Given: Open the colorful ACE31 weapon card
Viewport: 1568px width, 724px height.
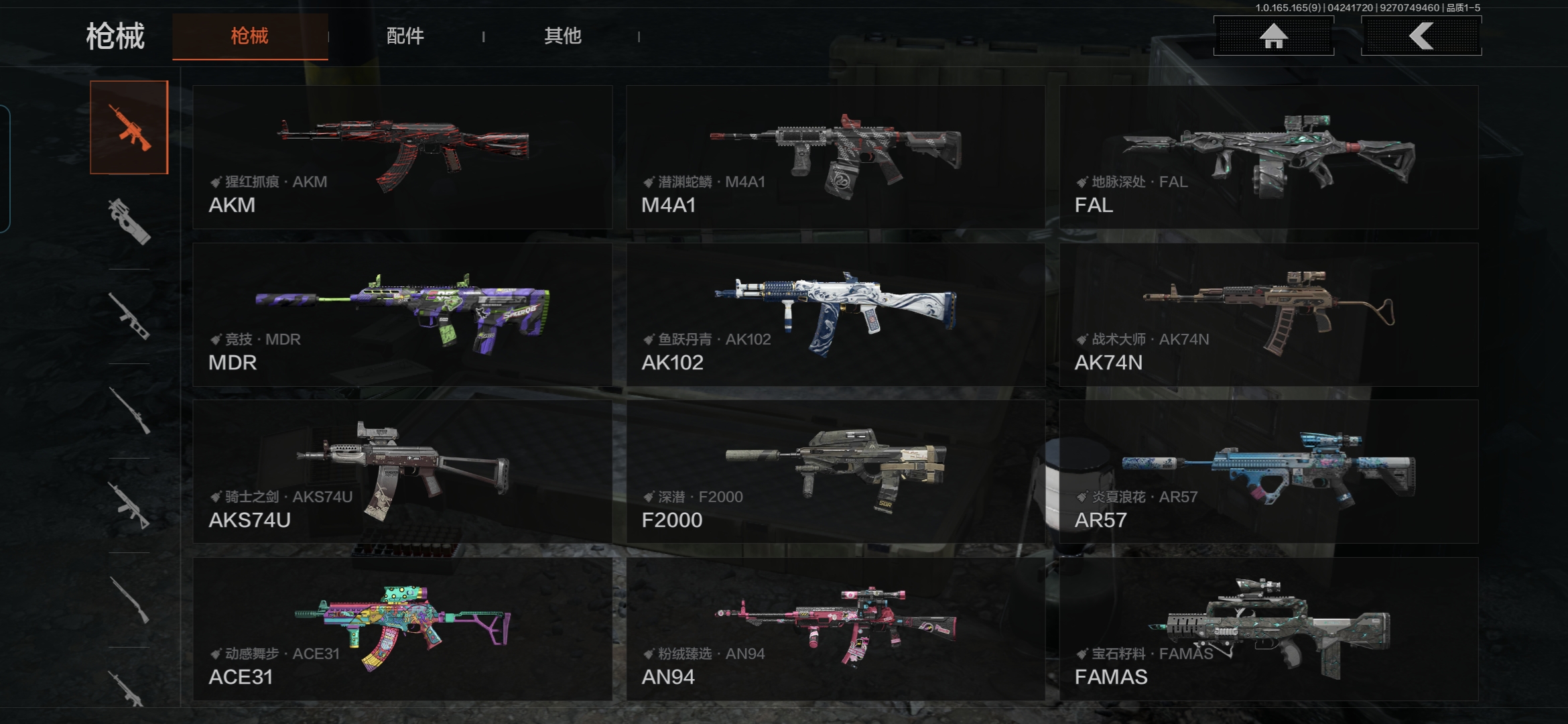Looking at the screenshot, I should (x=402, y=629).
